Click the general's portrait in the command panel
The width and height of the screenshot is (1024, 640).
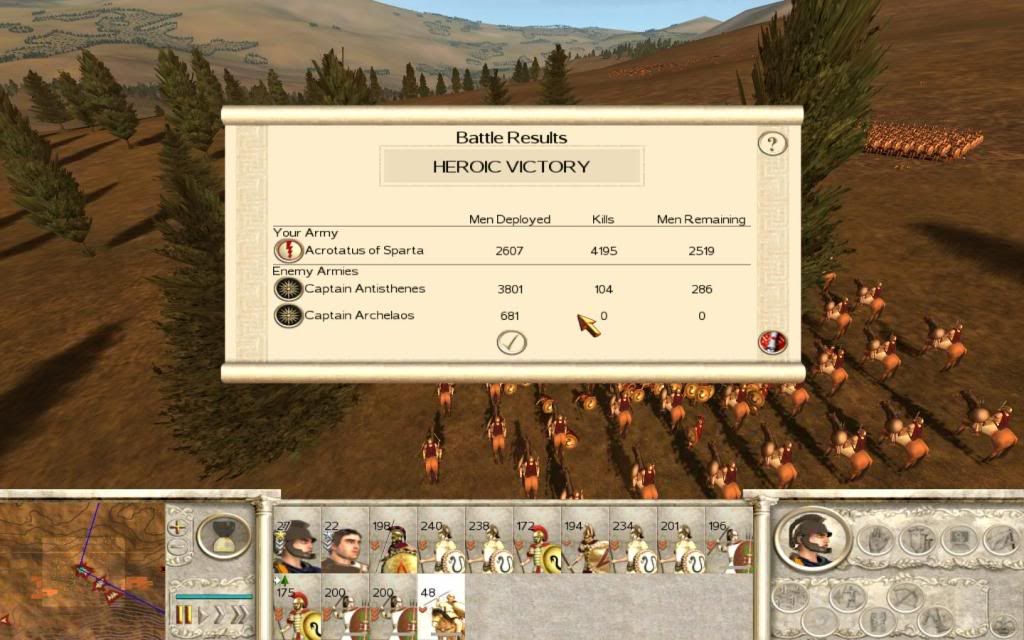coord(812,541)
